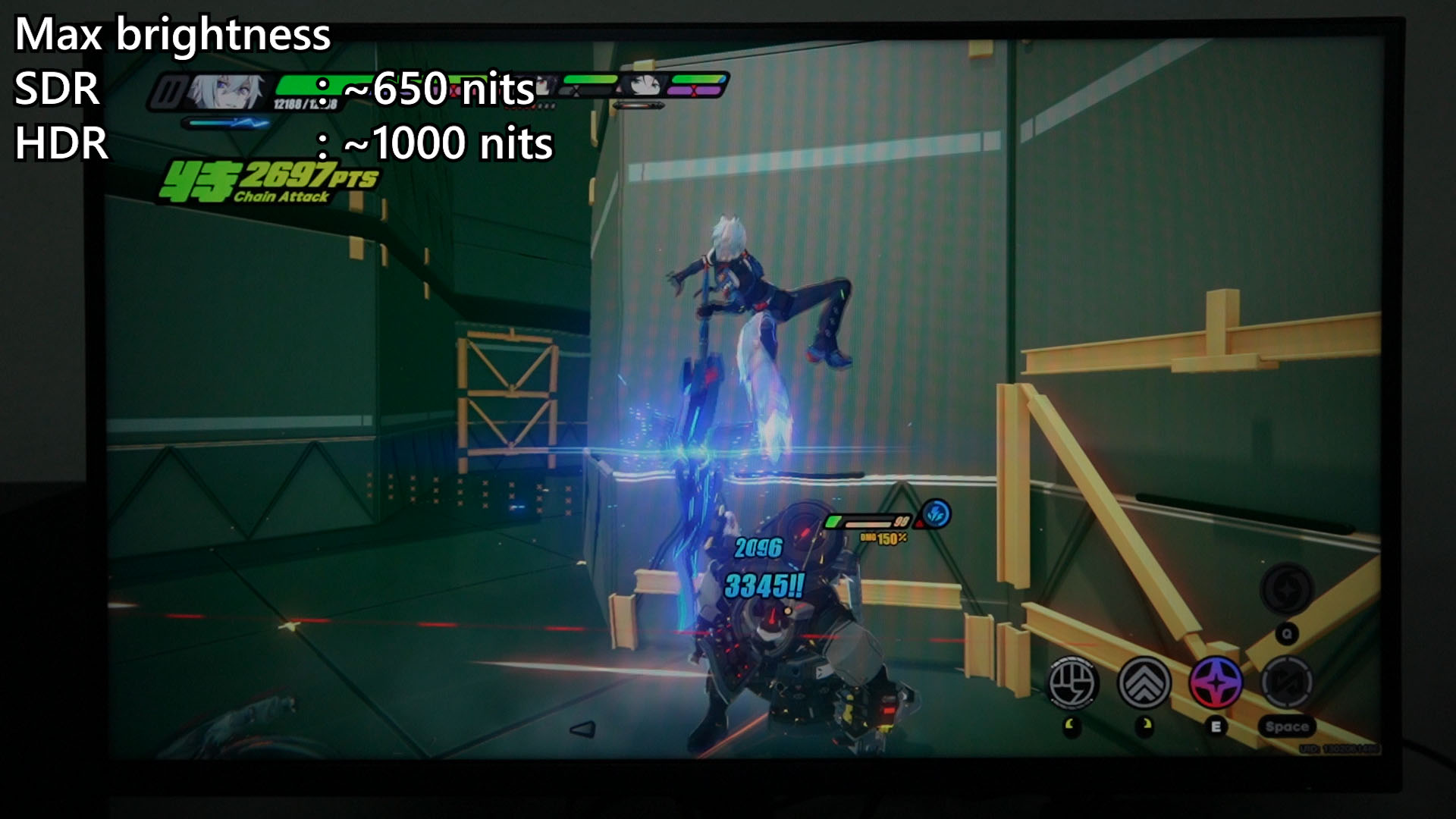Activate the double-chevron dodge icon

1144,682
